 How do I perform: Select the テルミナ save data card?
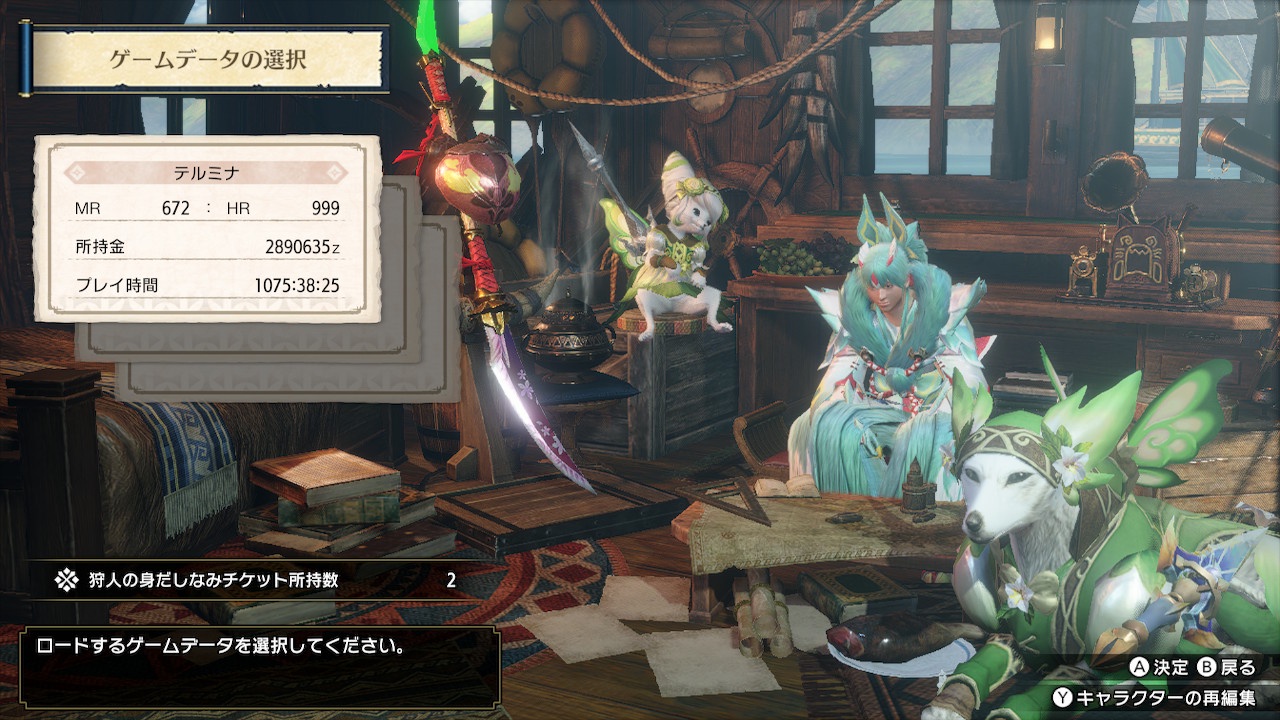(207, 229)
